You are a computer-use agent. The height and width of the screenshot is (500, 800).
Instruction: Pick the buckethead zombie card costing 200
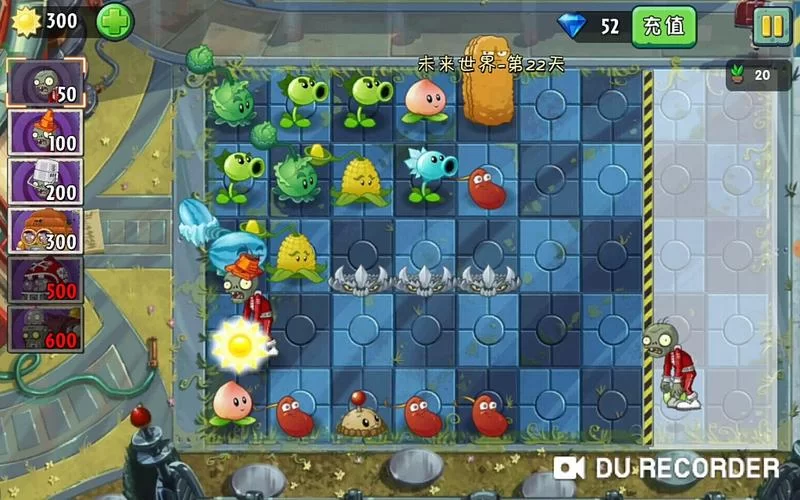click(x=45, y=182)
